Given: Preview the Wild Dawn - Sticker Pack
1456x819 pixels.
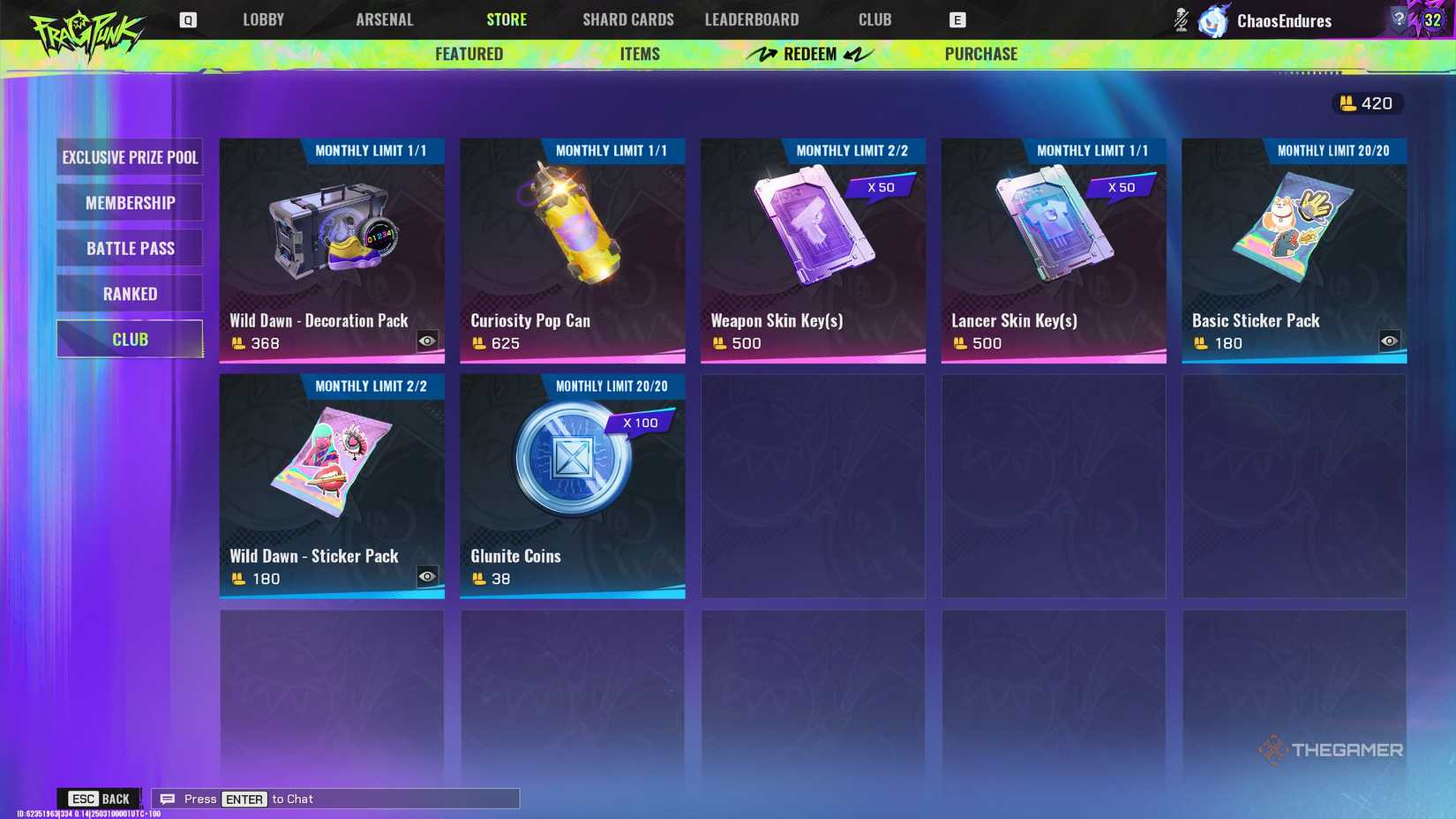Looking at the screenshot, I should point(428,575).
